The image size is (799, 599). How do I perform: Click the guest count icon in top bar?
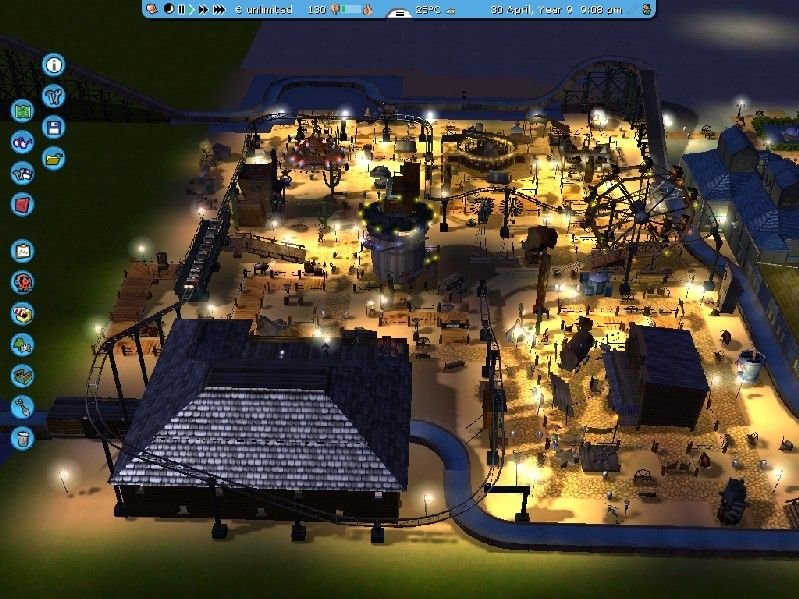334,9
